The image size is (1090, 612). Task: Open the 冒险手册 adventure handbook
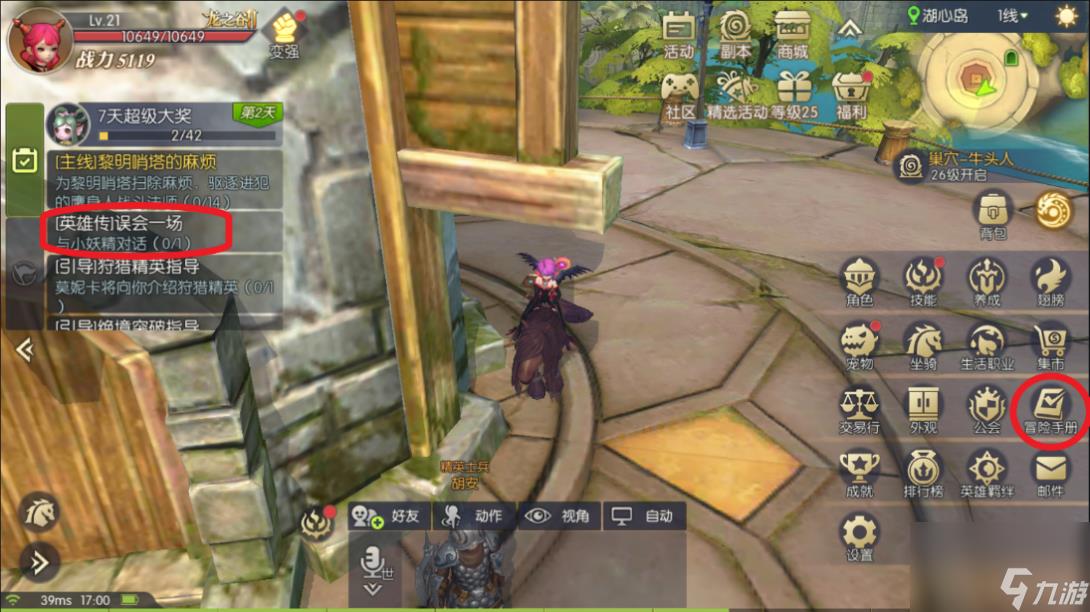(x=1050, y=410)
